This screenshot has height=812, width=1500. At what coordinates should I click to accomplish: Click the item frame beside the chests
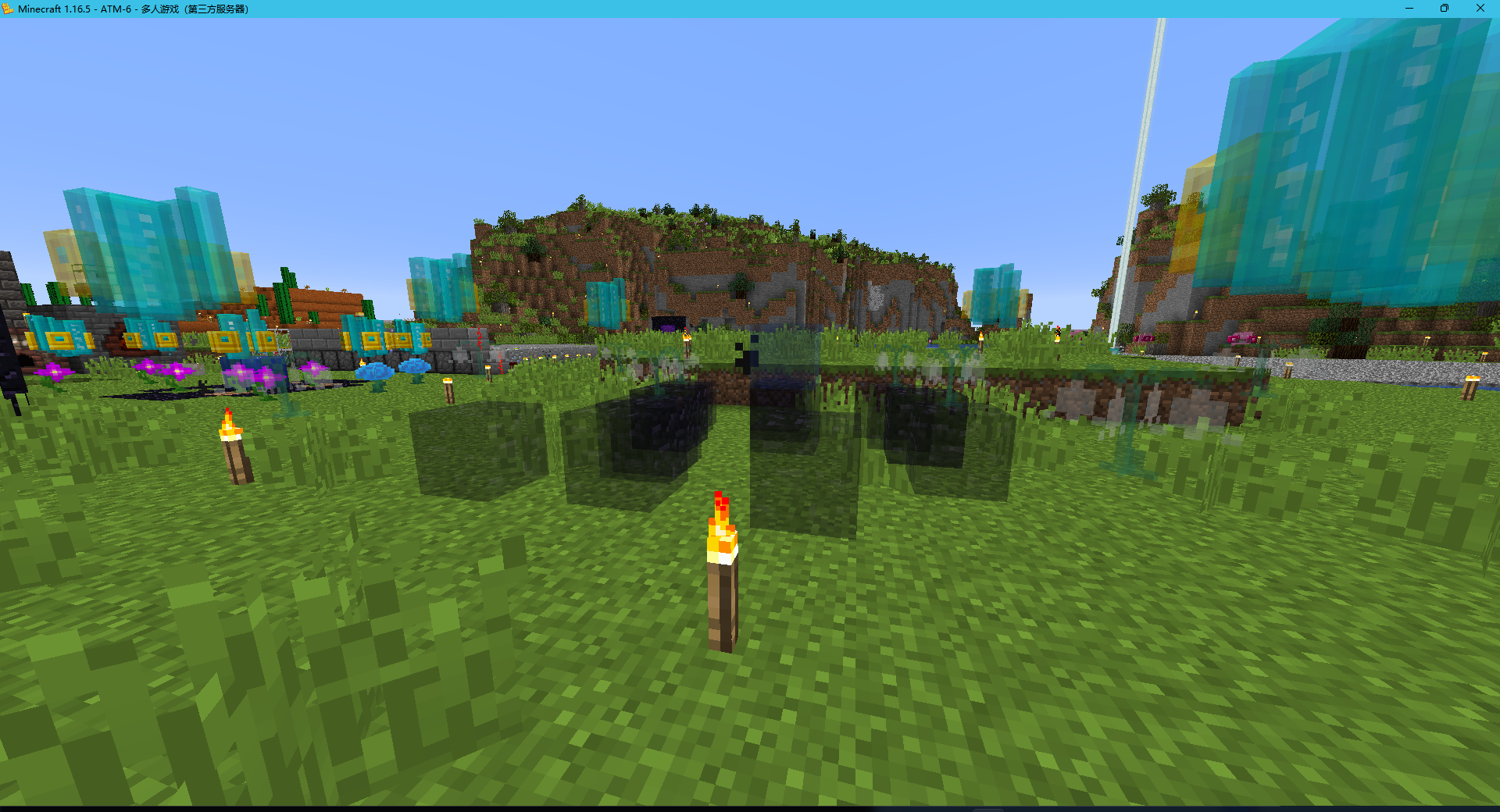tap(283, 341)
